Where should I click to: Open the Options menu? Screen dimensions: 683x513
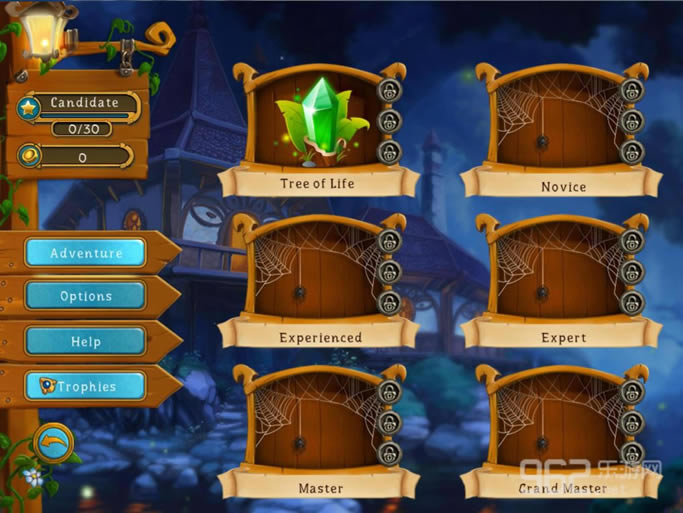pos(85,296)
